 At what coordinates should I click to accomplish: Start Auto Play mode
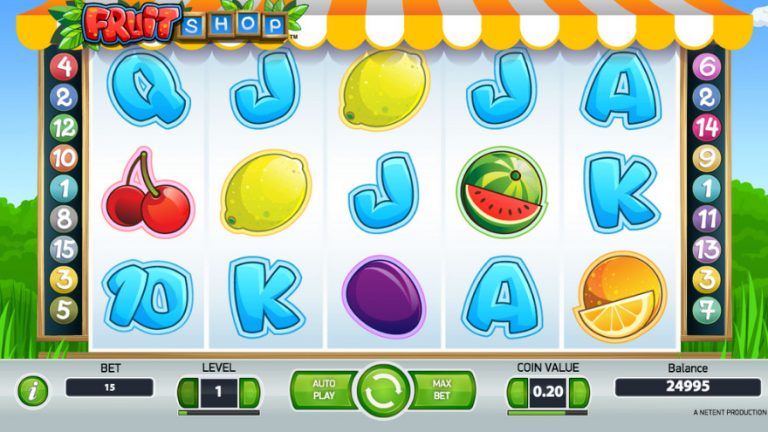[323, 389]
